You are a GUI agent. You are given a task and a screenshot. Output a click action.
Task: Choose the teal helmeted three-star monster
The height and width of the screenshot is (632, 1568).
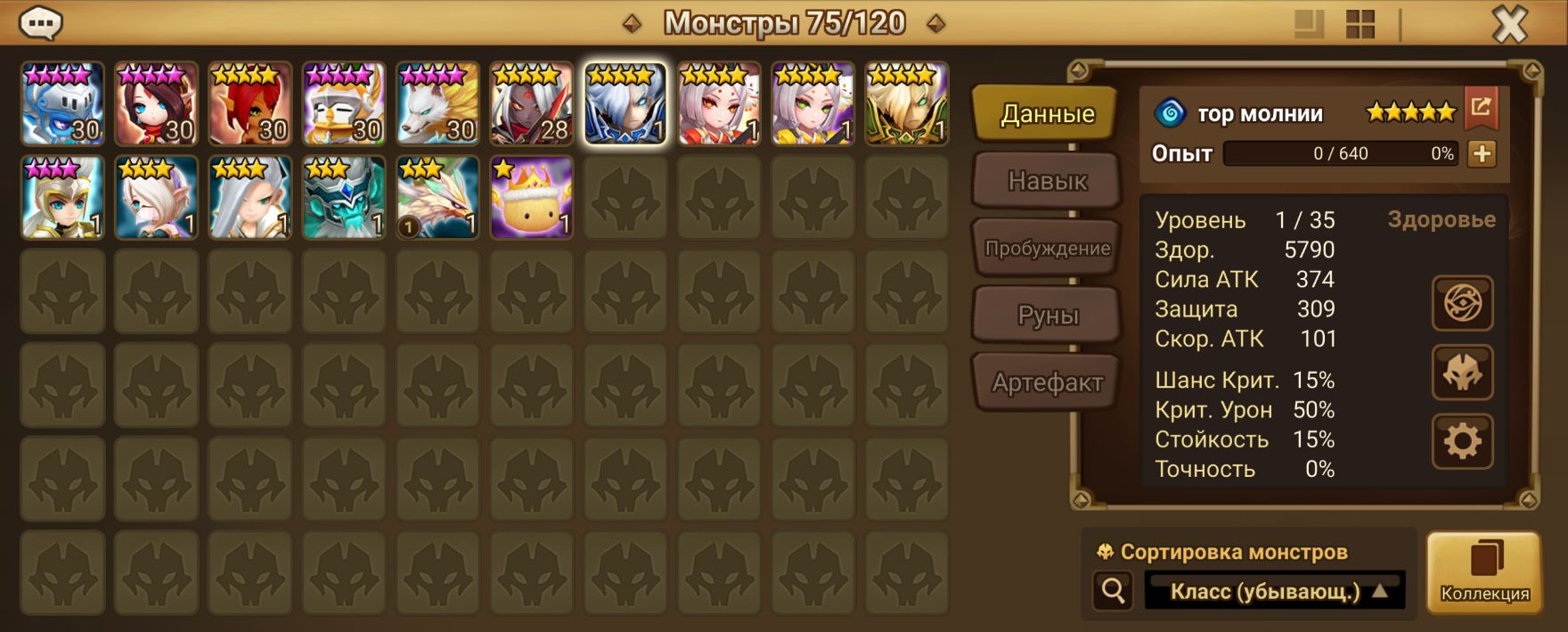[x=344, y=198]
